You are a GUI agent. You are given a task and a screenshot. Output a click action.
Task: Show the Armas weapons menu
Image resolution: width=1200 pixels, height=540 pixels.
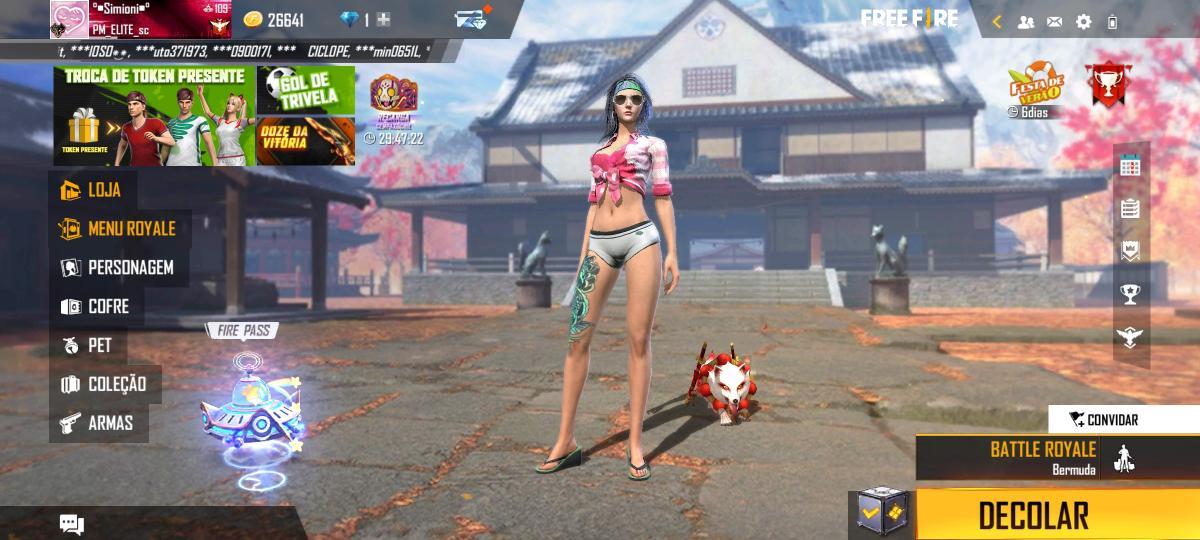97,423
